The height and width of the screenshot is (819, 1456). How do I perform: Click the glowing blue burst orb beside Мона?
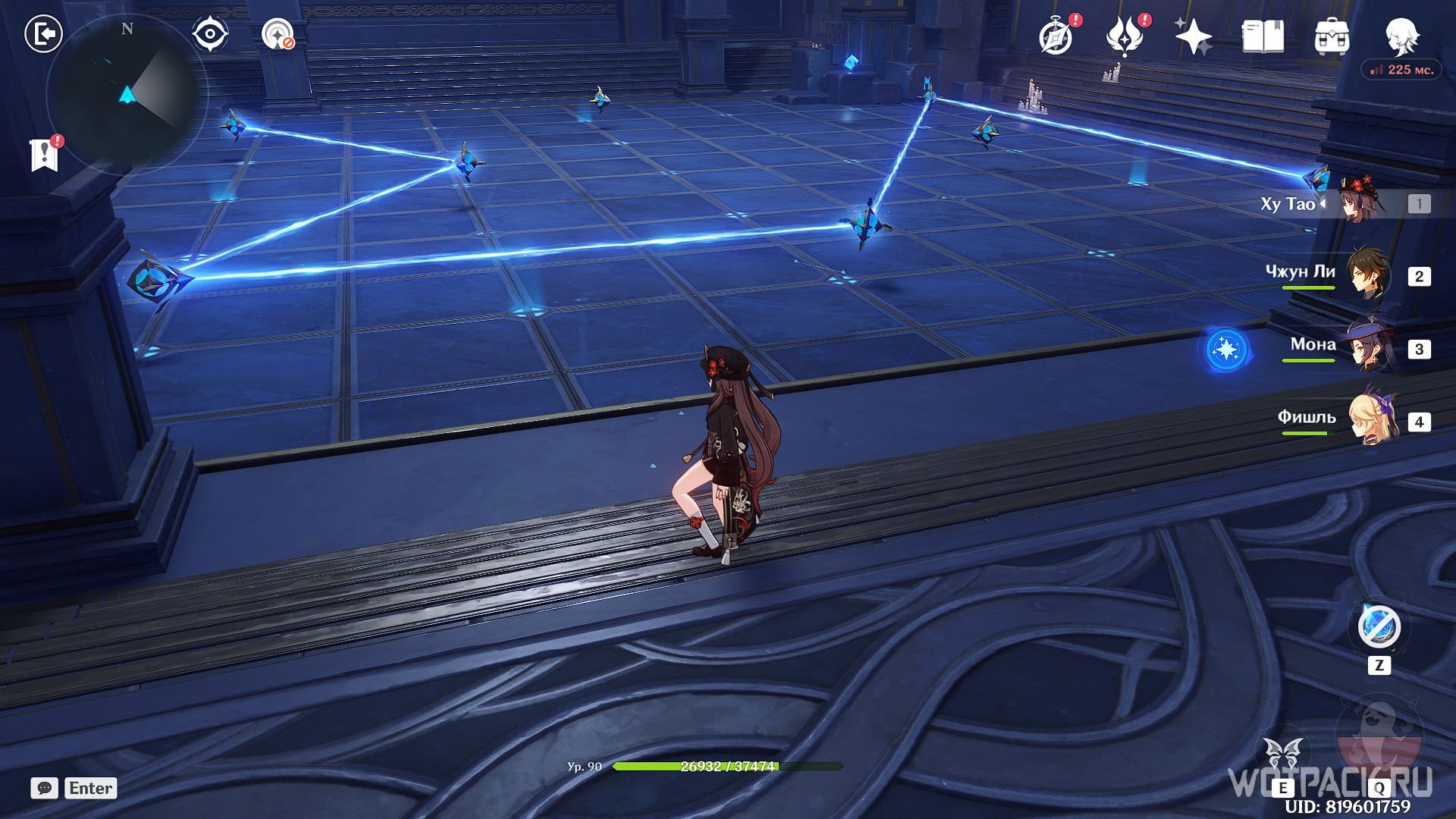pos(1226,350)
